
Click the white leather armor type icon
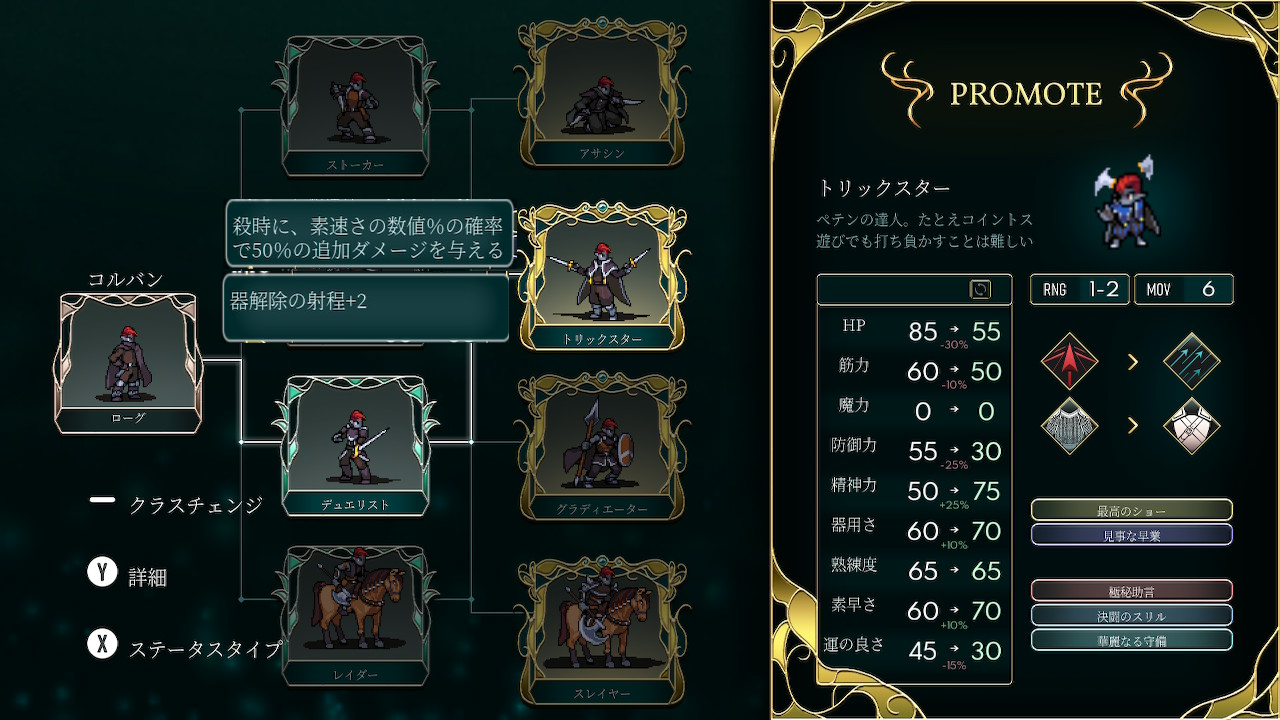pyautogui.click(x=1192, y=426)
